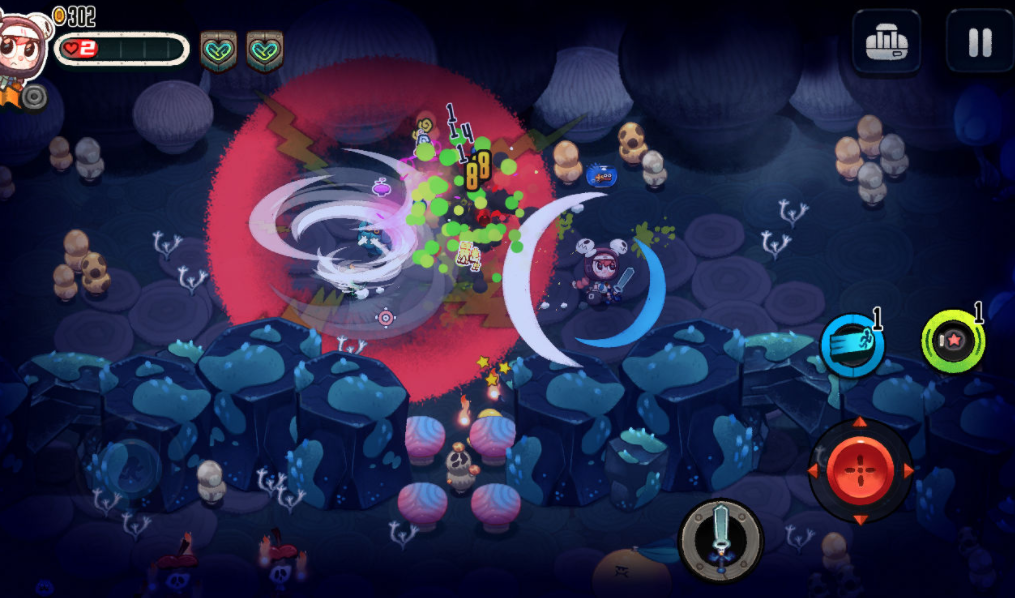The image size is (1015, 598).
Task: Open the backpack inventory button
Action: click(886, 41)
